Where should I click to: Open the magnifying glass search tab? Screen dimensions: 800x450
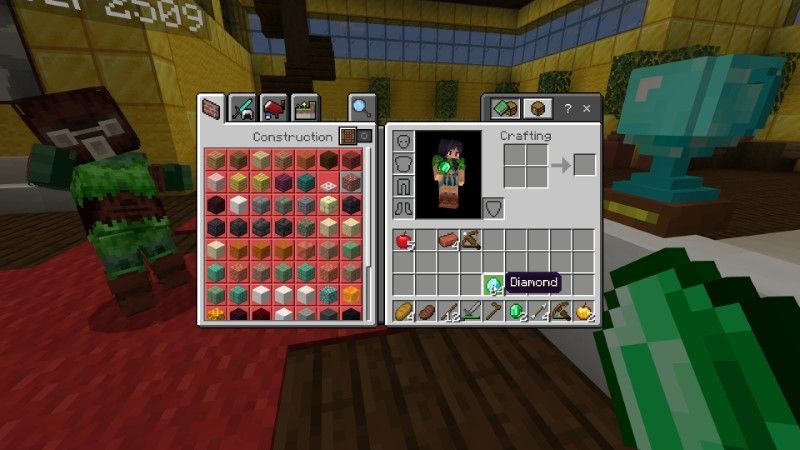[x=360, y=107]
